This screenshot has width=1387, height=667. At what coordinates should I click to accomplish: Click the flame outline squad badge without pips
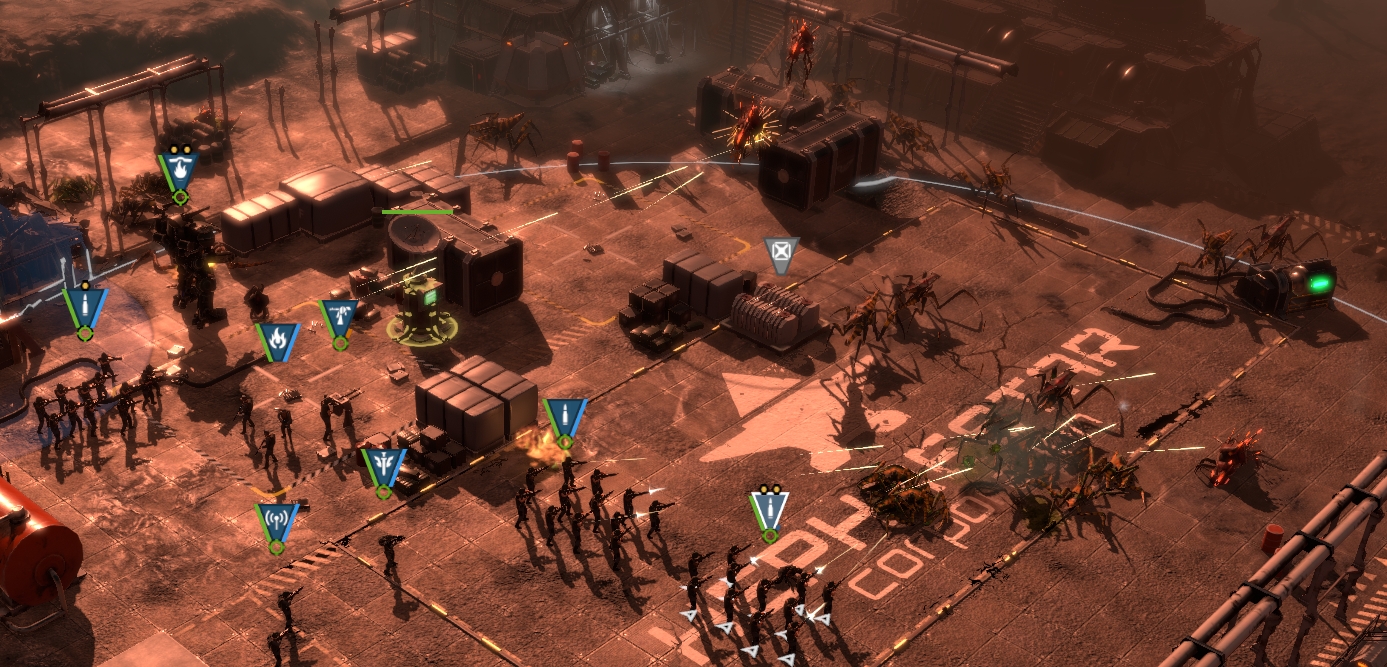[277, 341]
